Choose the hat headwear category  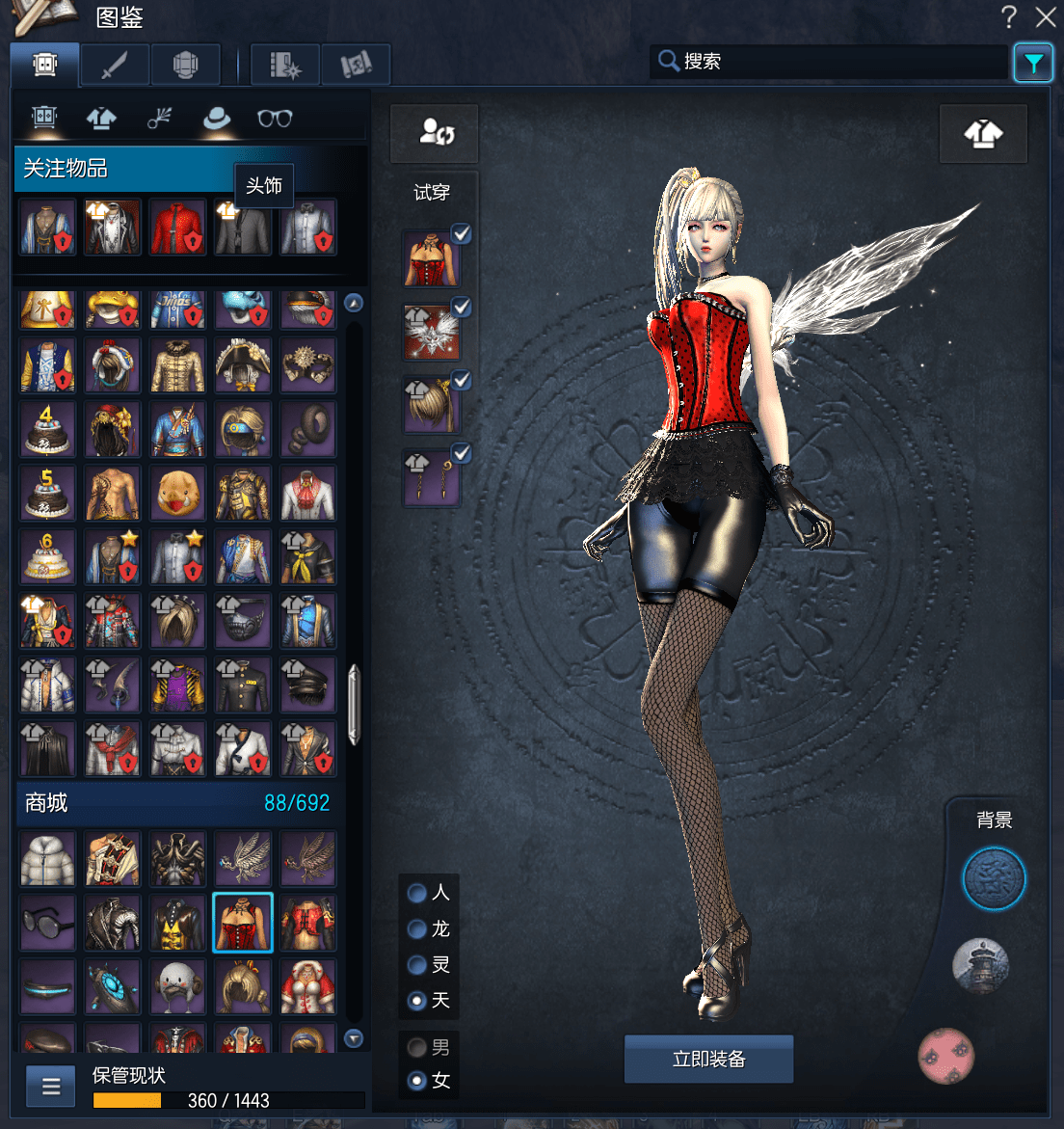click(x=217, y=119)
